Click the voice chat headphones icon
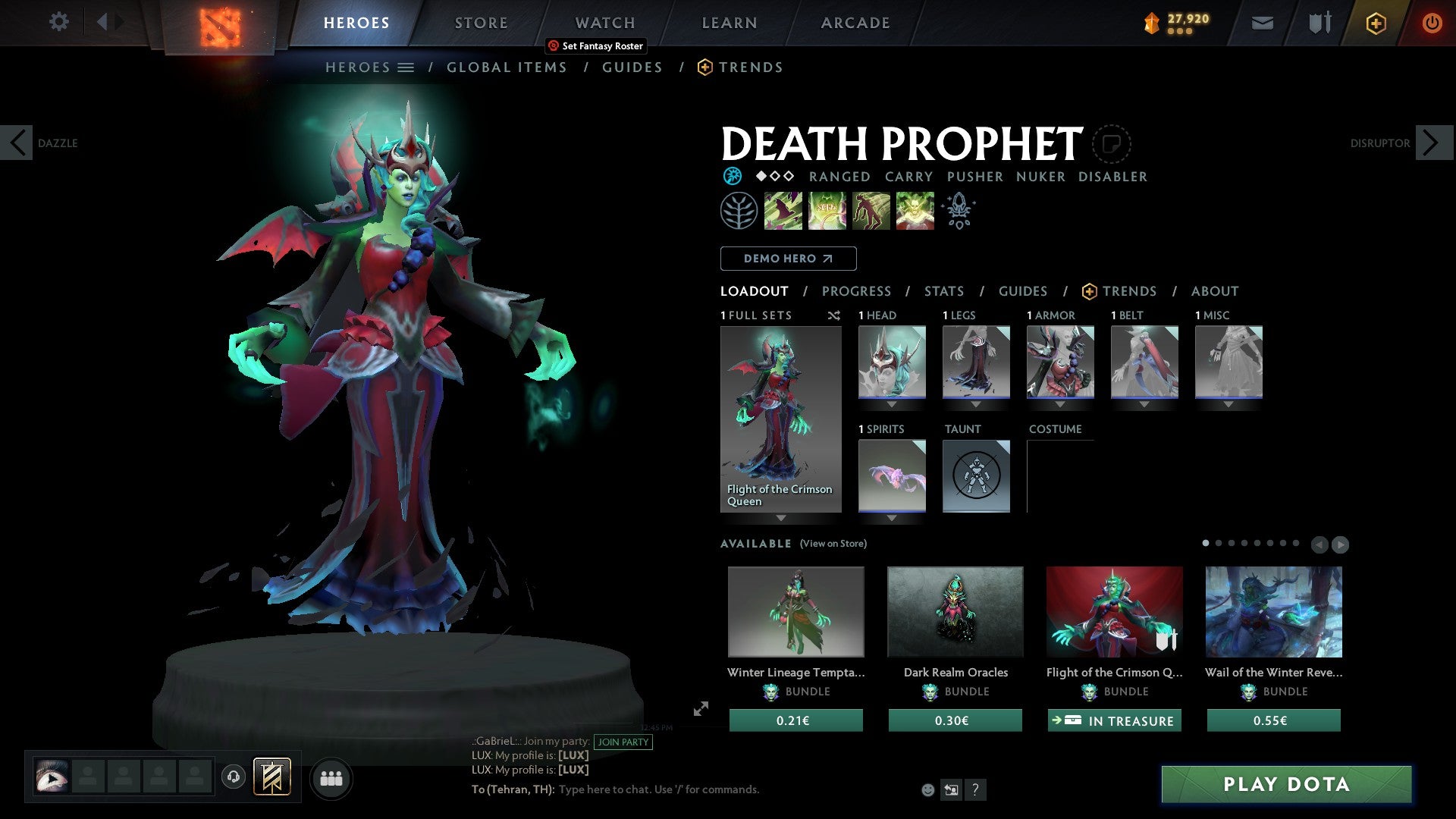This screenshot has width=1456, height=819. click(233, 778)
